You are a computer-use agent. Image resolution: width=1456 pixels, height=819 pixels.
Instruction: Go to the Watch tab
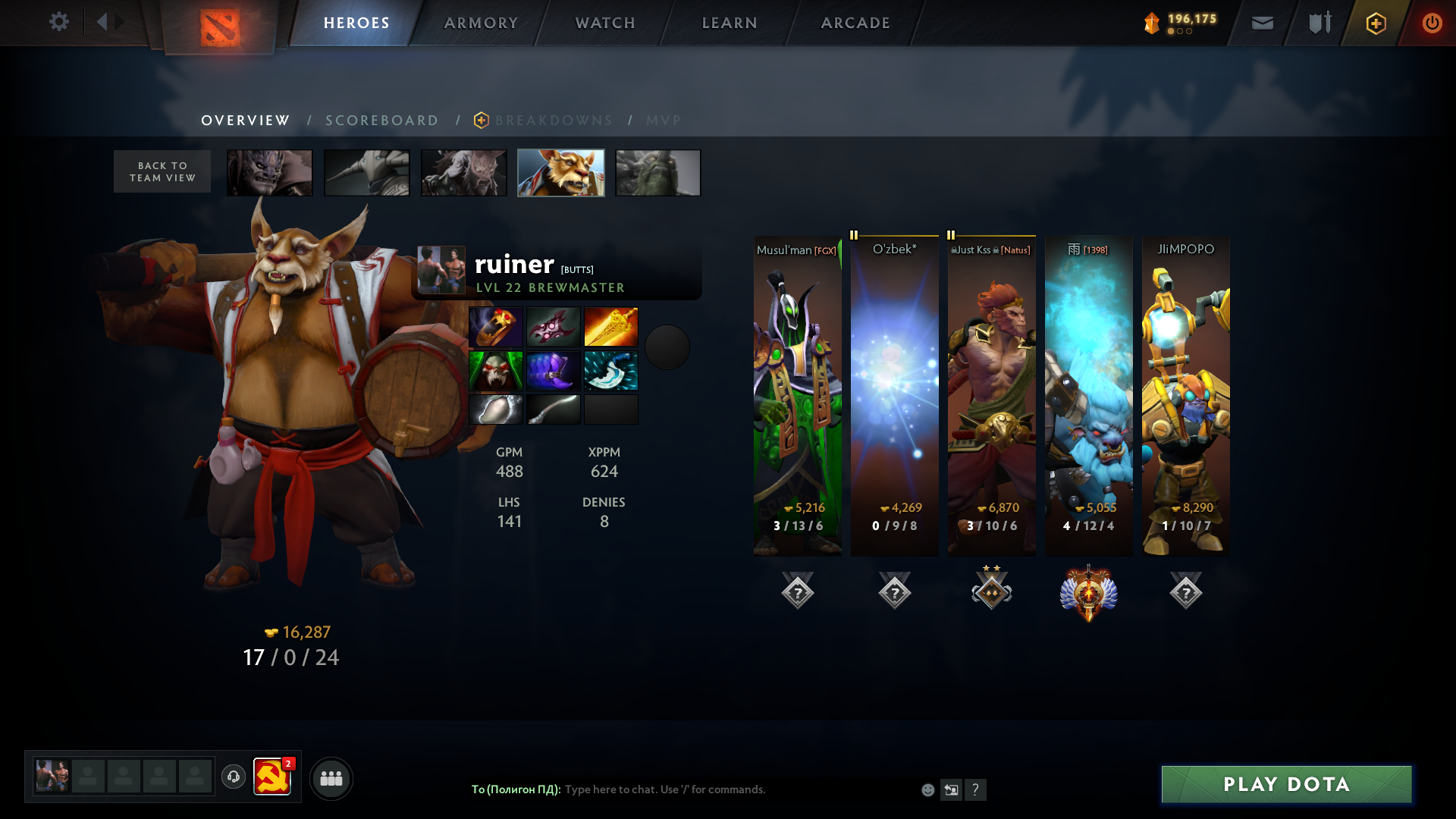(x=605, y=23)
